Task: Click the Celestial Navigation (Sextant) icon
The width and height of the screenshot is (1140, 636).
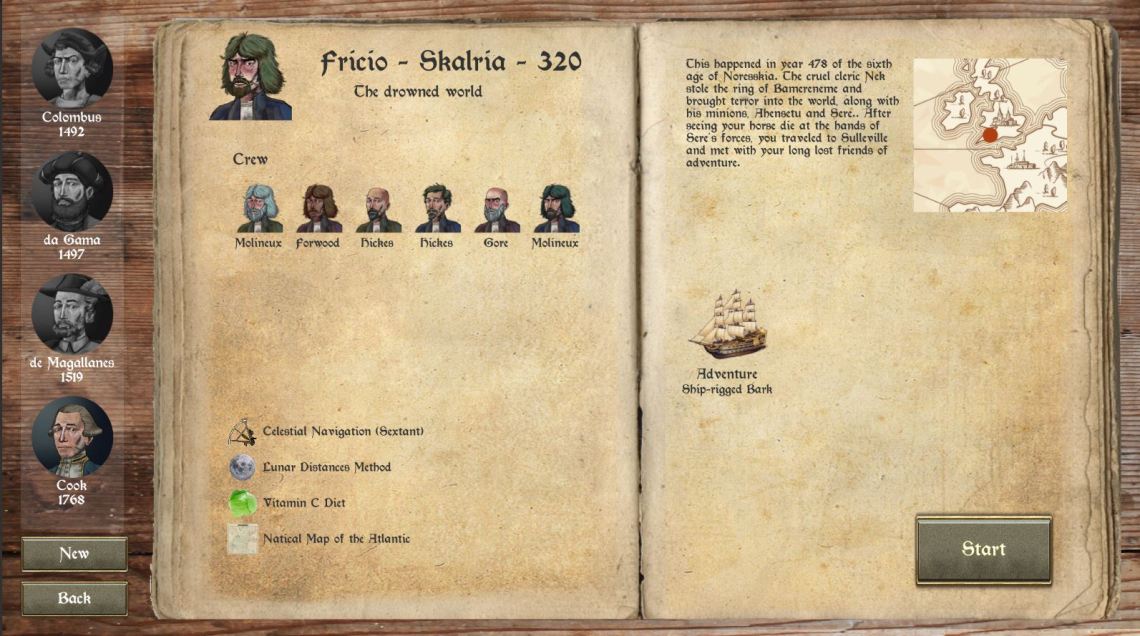Action: (x=242, y=432)
